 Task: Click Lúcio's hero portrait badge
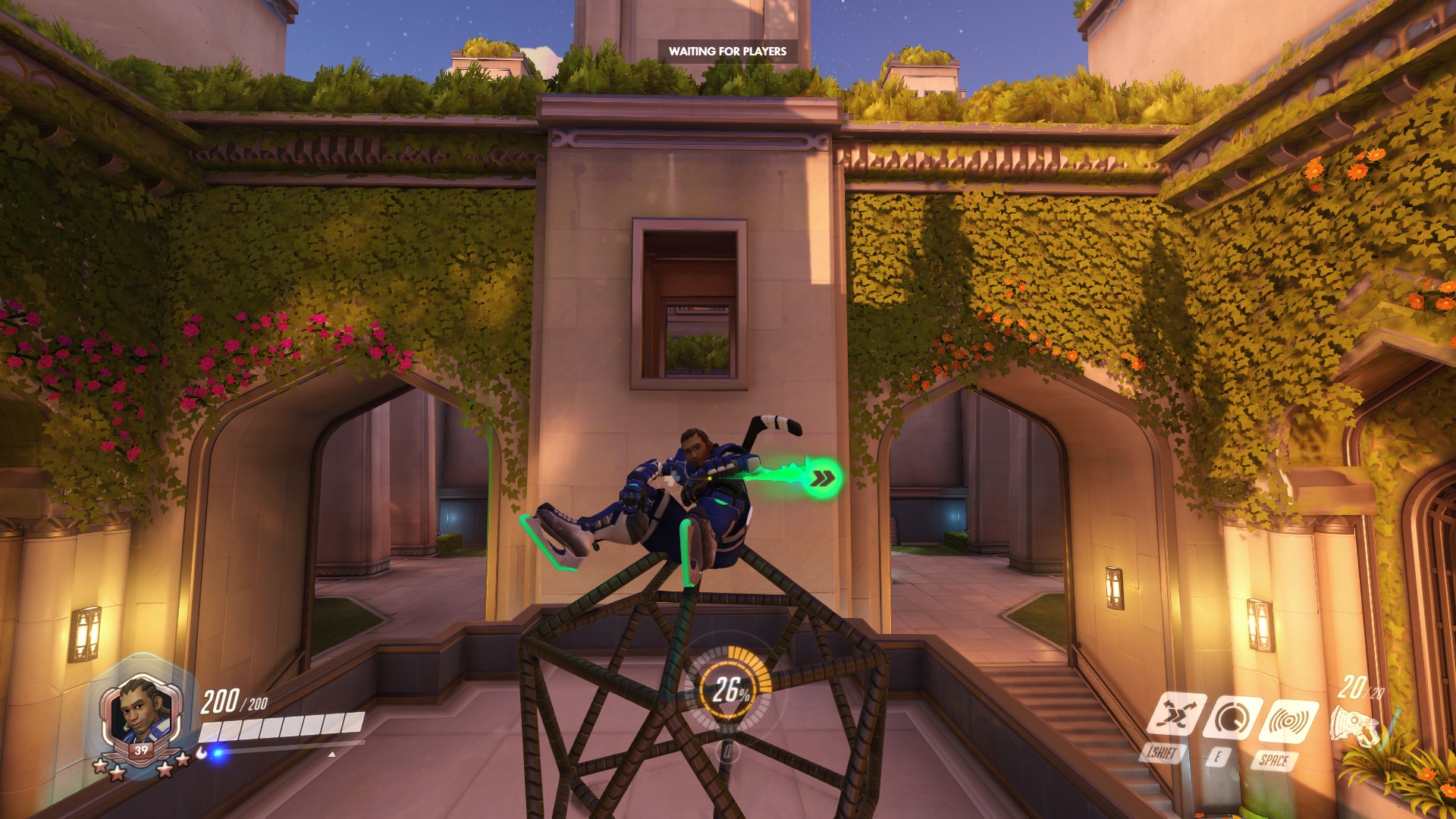(141, 717)
